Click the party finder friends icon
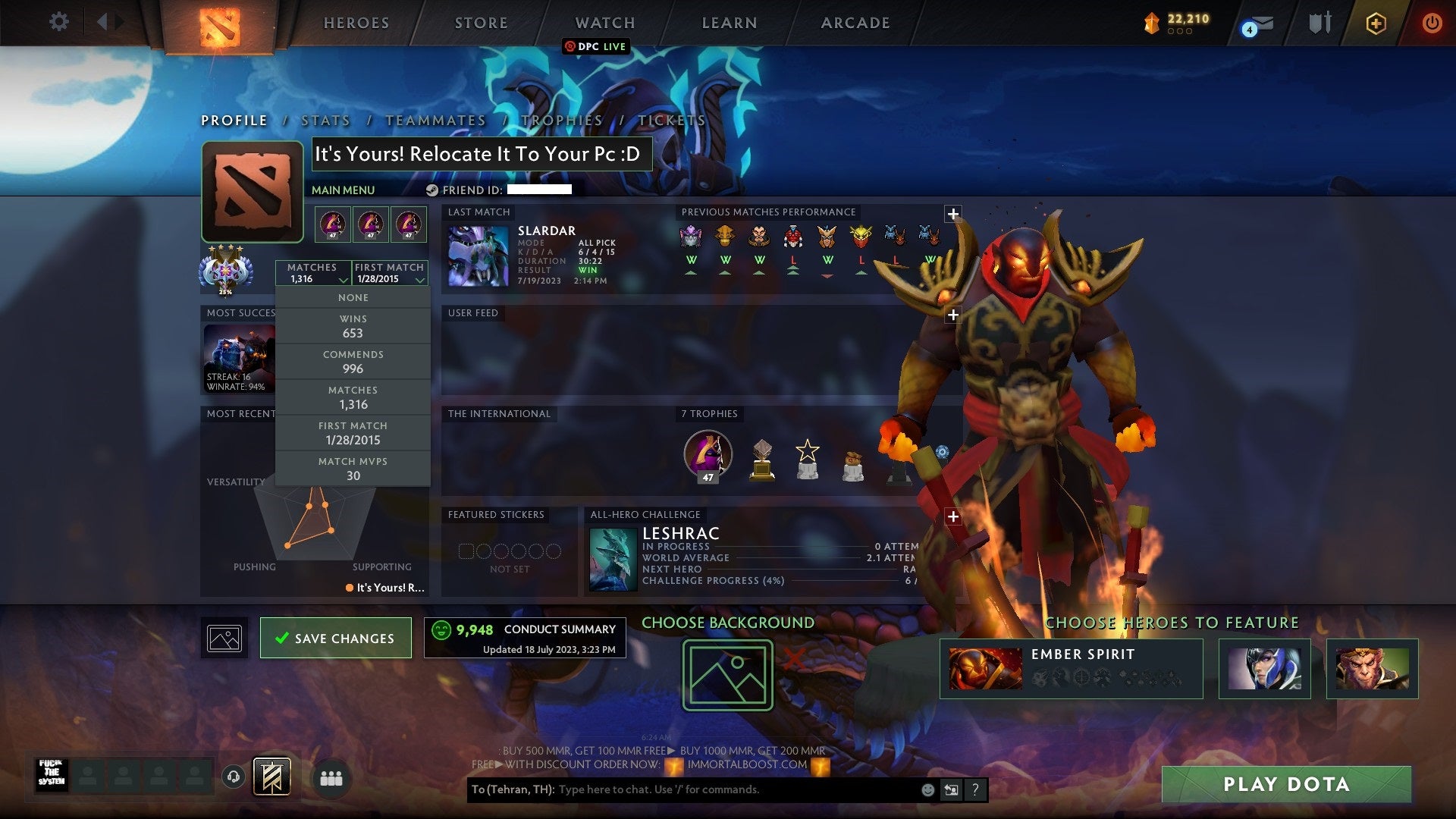Screen dimensions: 1456x819 click(331, 778)
